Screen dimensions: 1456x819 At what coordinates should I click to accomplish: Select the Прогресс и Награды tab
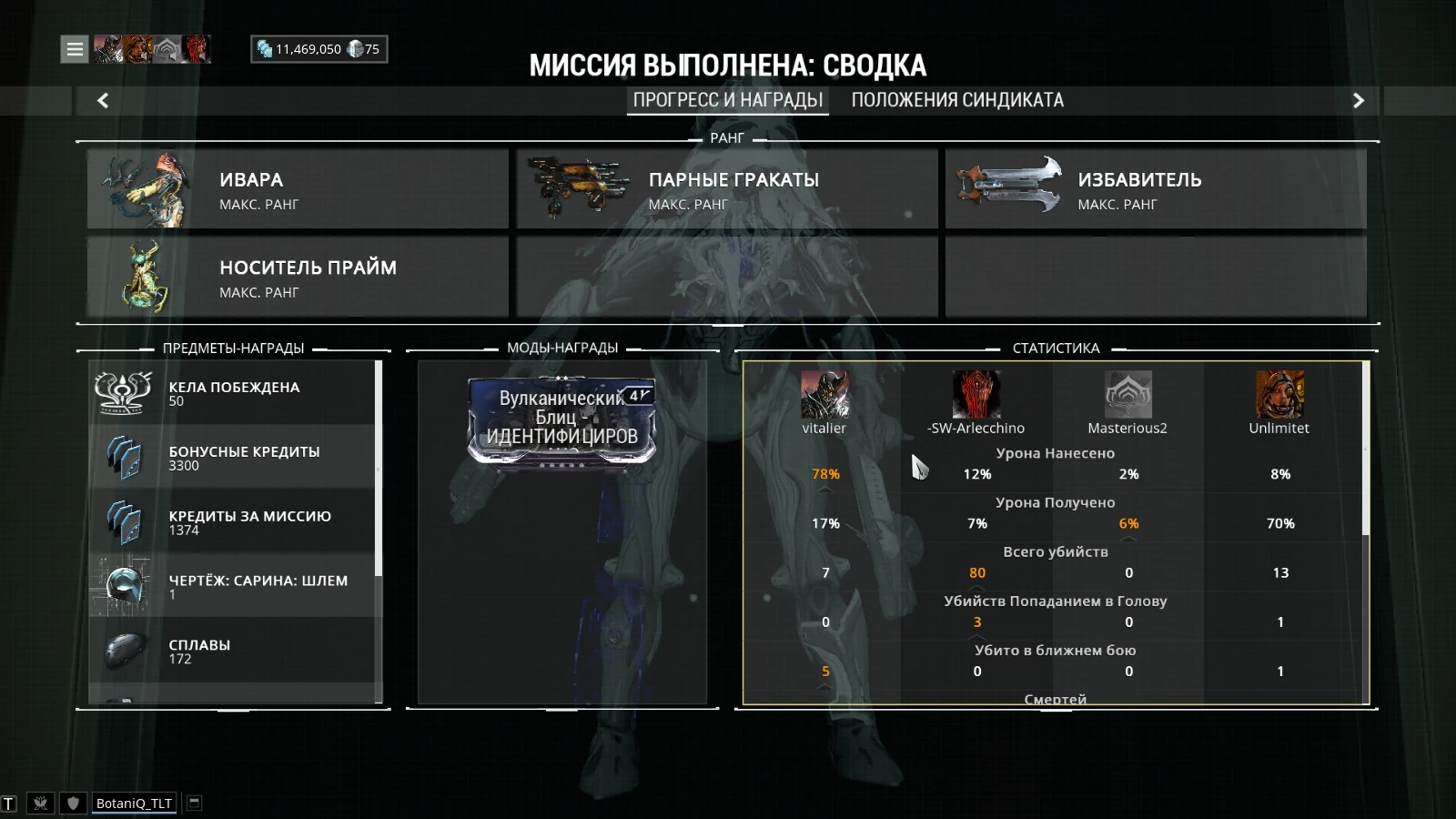[x=727, y=100]
